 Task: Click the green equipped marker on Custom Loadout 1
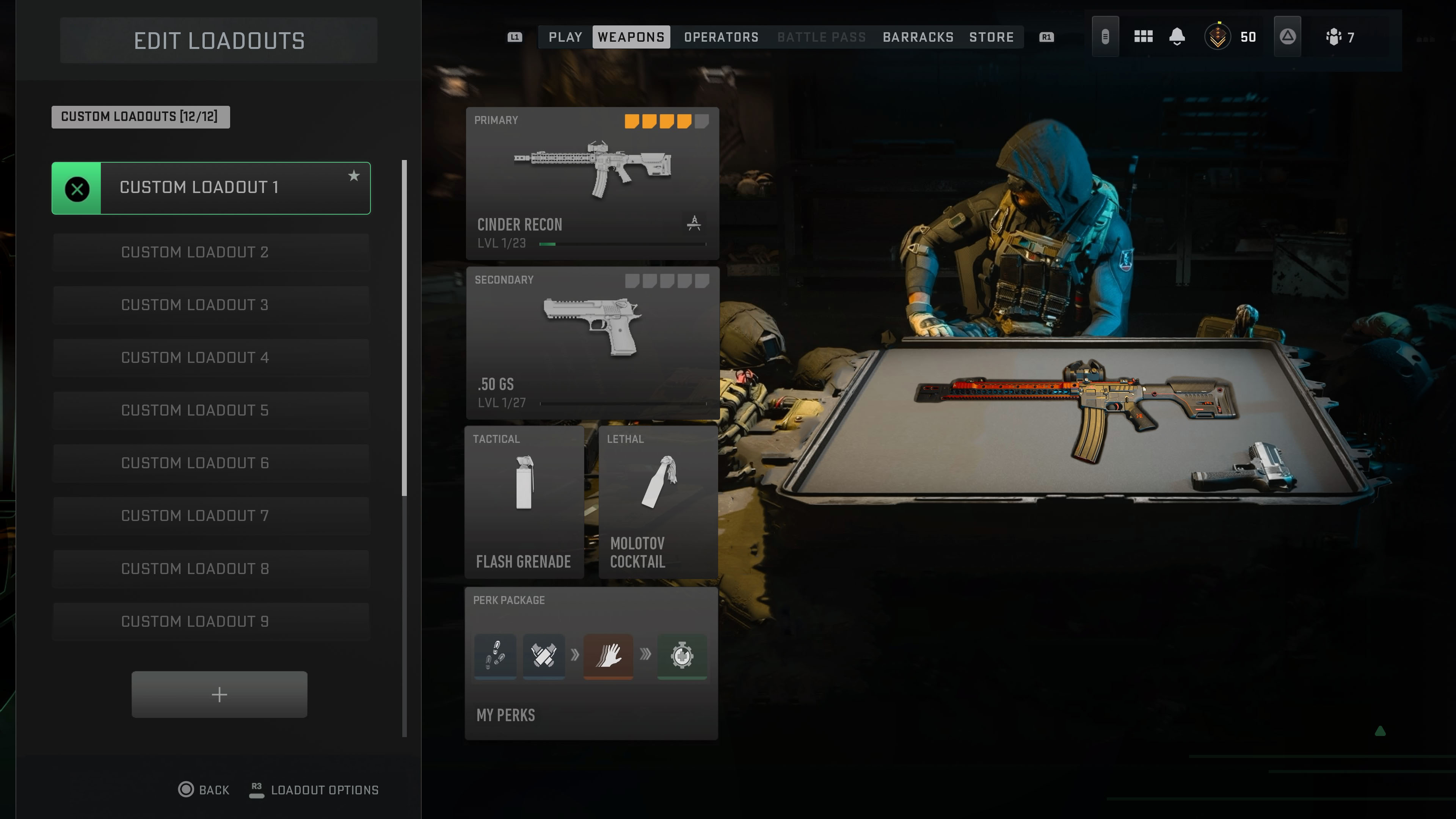77,188
